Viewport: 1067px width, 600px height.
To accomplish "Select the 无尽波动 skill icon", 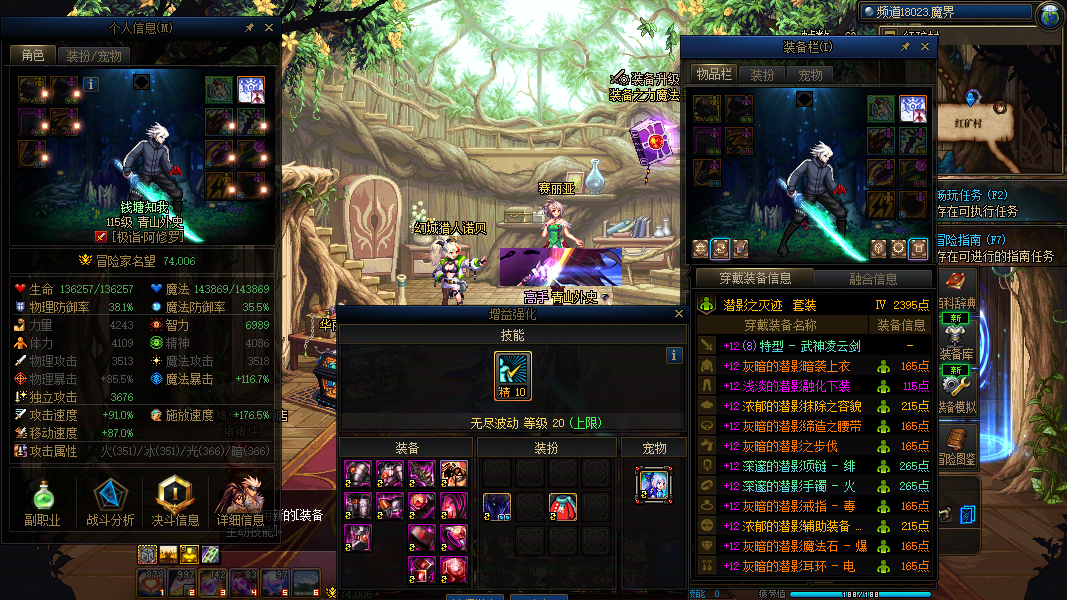I will point(512,372).
